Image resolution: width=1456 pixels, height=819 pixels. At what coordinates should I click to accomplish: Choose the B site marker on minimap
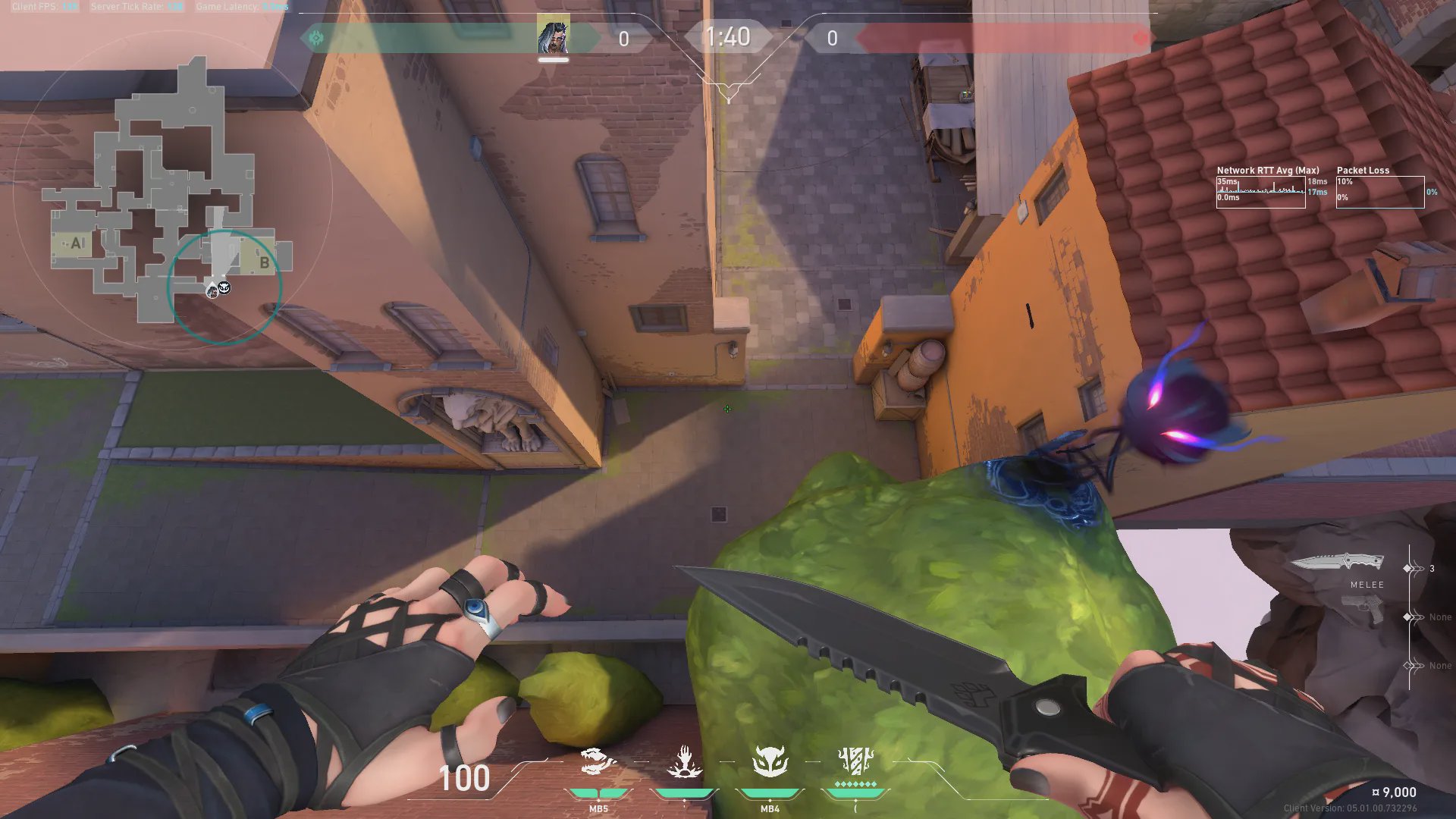(x=264, y=262)
